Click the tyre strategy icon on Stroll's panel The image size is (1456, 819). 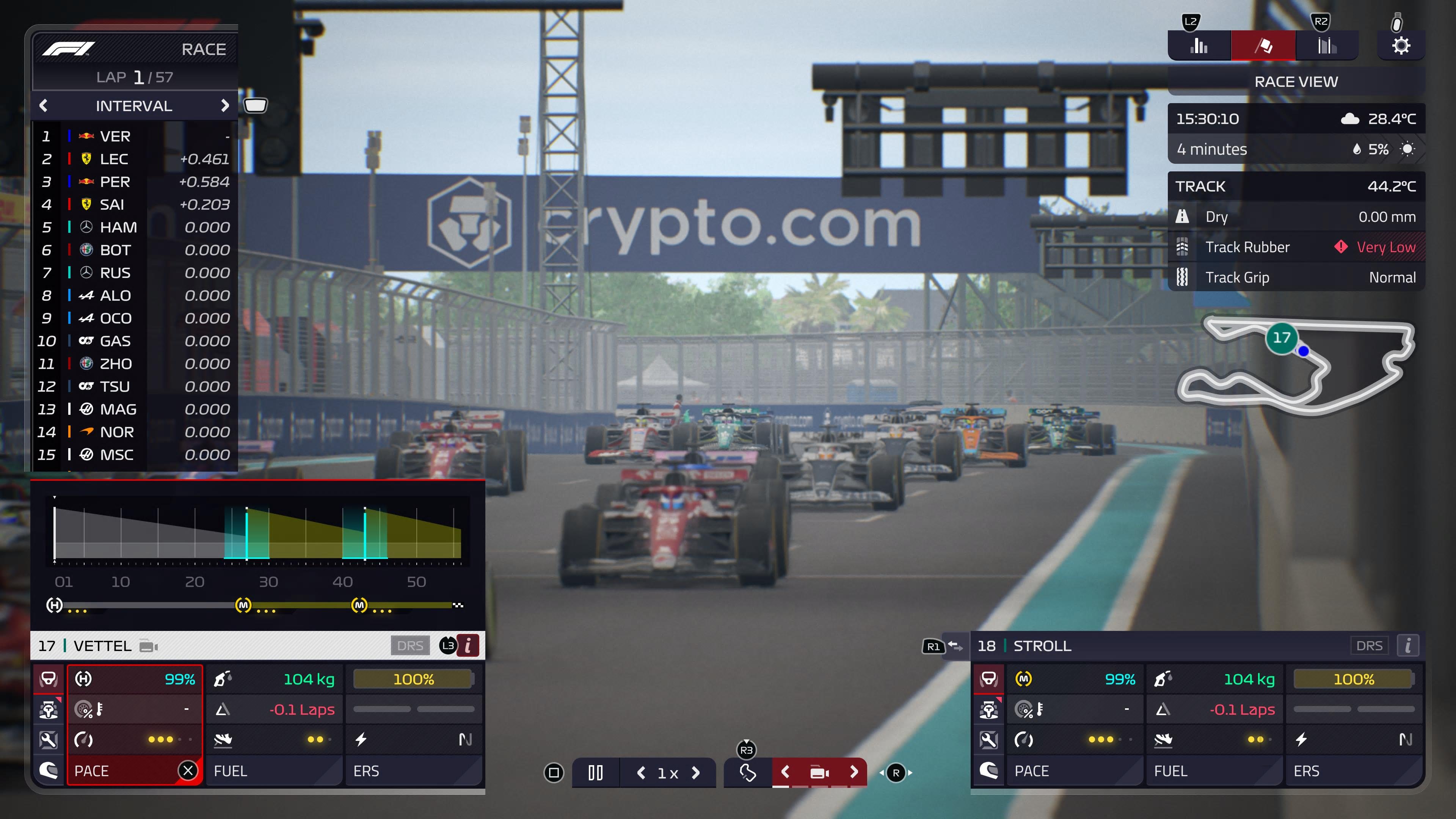tap(989, 679)
